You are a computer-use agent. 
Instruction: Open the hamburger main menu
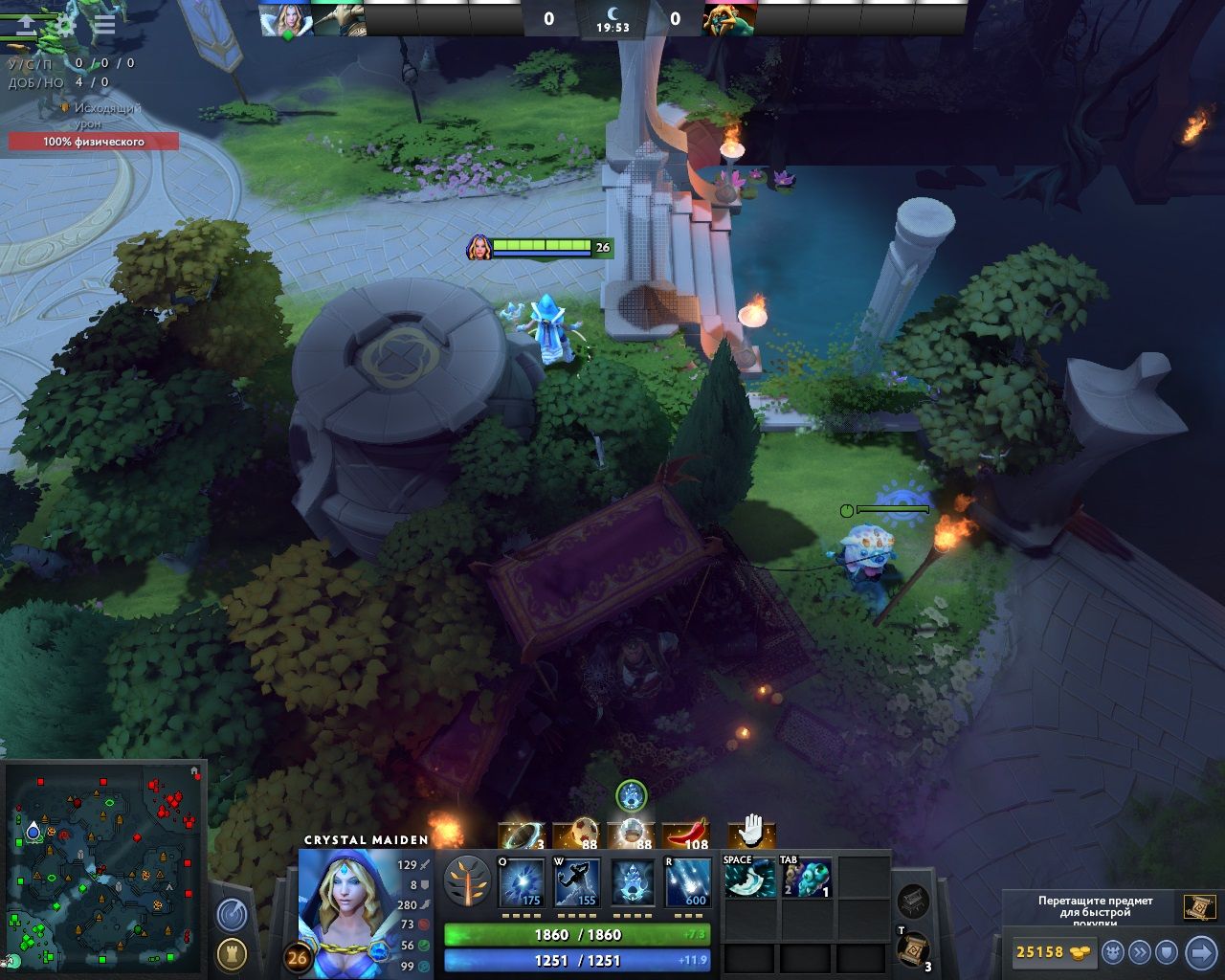point(103,25)
